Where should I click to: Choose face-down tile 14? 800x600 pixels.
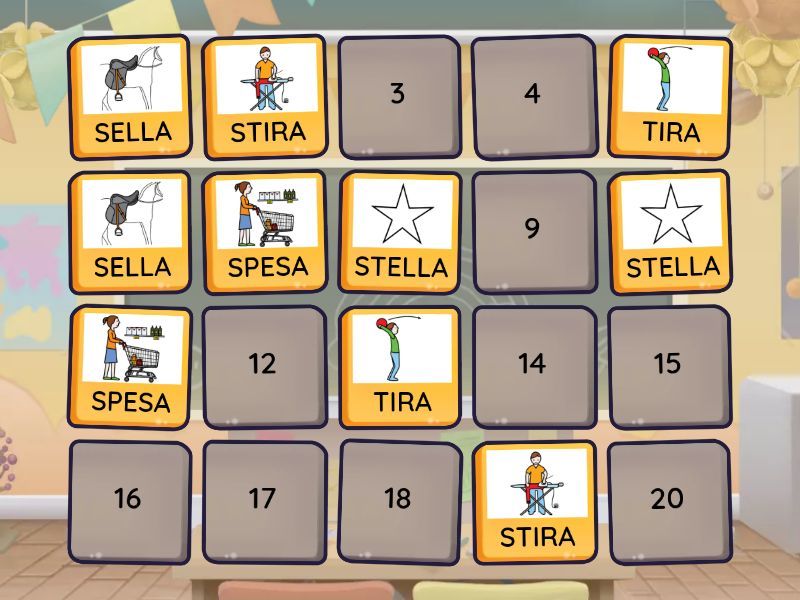(533, 365)
